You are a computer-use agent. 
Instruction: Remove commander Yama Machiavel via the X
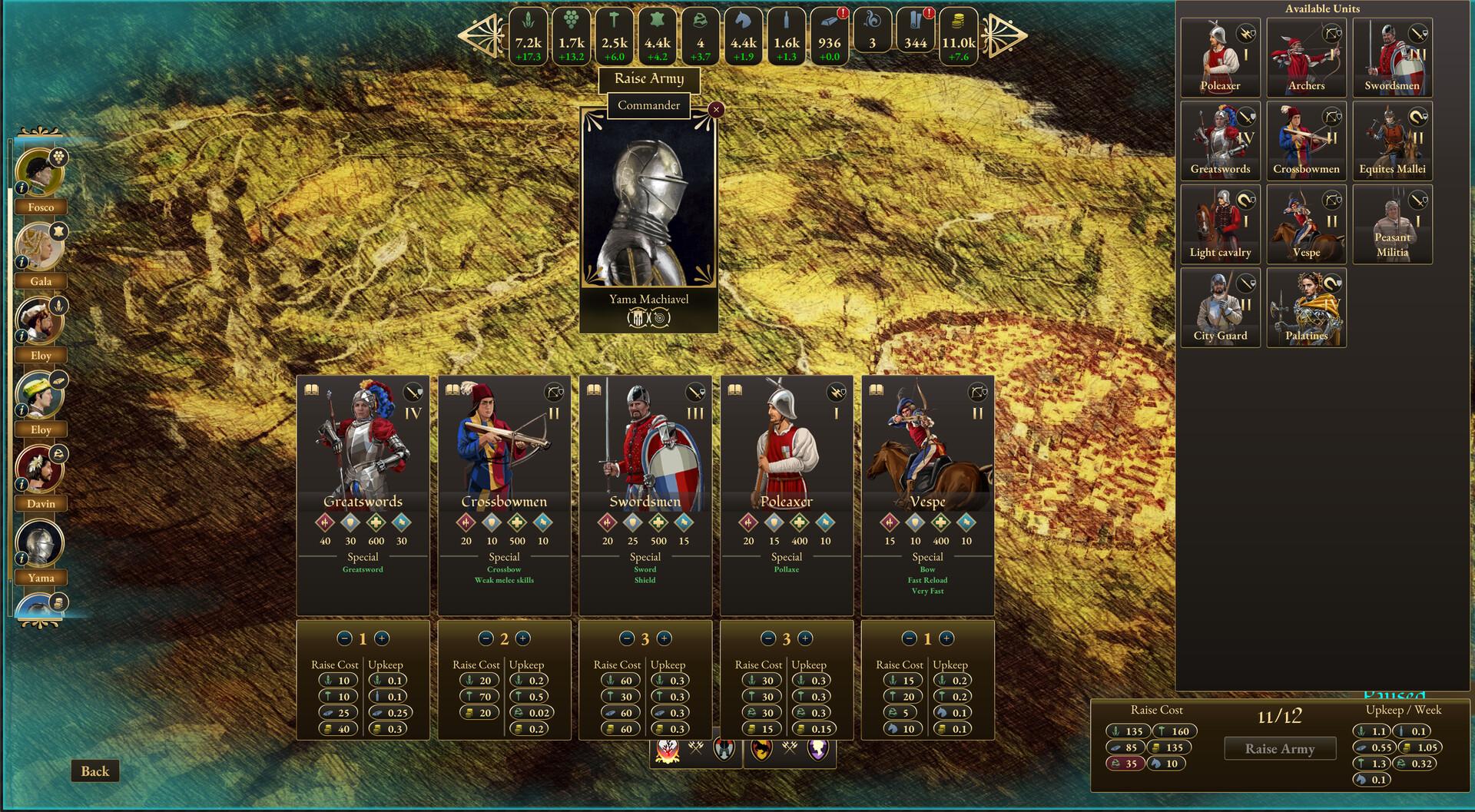715,109
